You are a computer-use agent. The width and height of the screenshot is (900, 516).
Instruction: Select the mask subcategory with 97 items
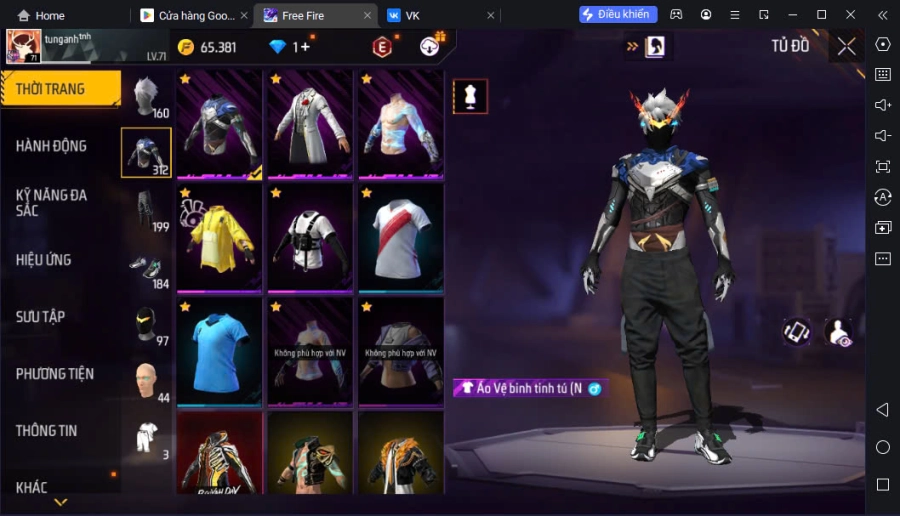point(147,325)
